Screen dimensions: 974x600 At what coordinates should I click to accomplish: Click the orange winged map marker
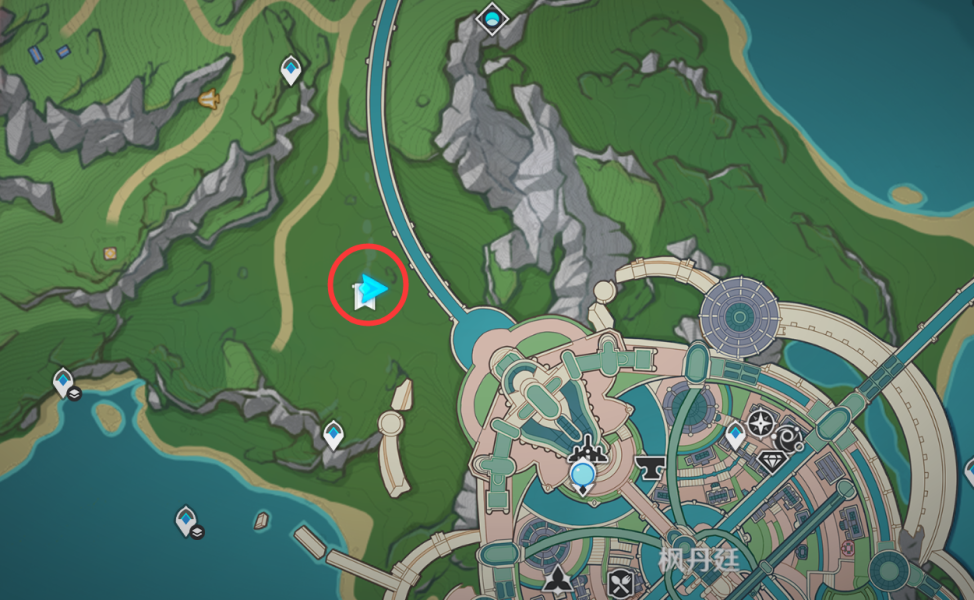coord(210,98)
